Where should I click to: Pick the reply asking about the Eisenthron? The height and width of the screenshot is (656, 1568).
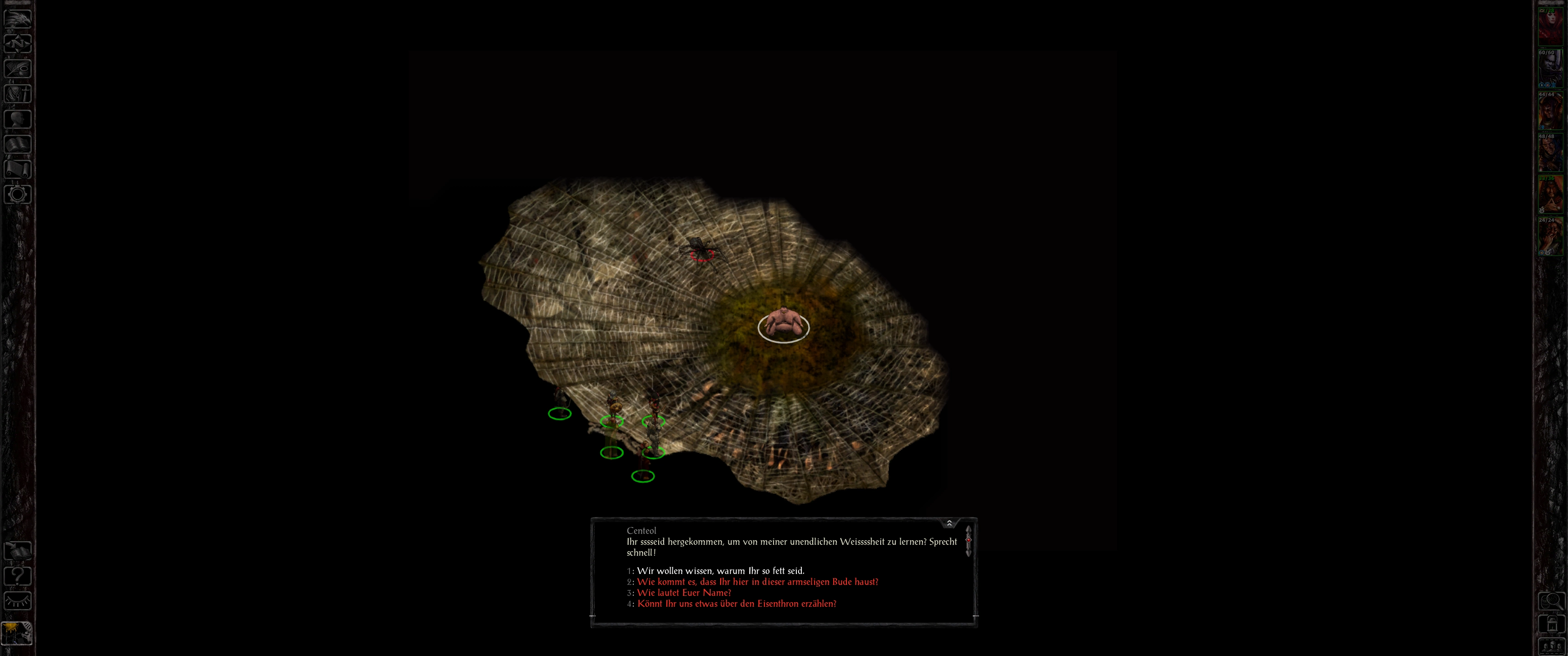(x=737, y=604)
